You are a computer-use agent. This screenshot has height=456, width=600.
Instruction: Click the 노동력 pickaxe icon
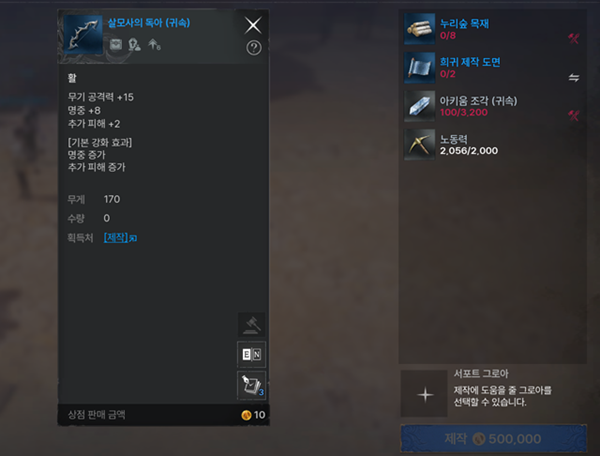(x=419, y=144)
